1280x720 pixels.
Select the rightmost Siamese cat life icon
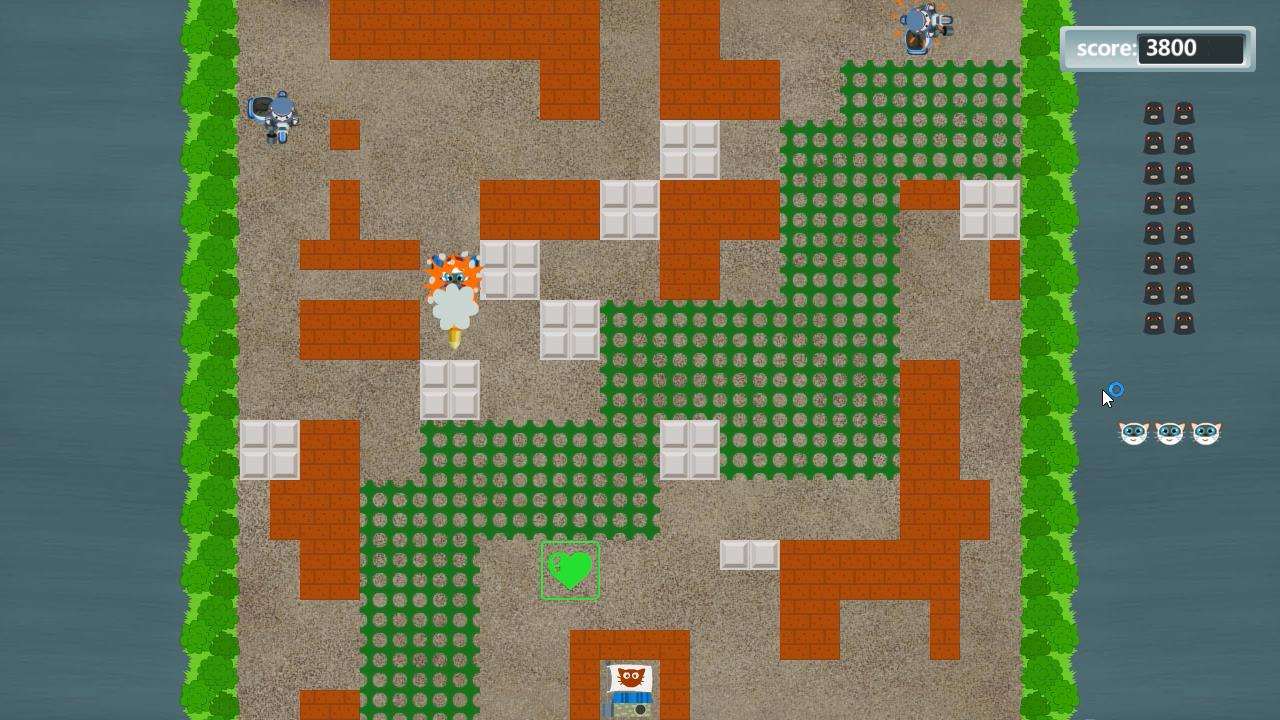[x=1205, y=432]
